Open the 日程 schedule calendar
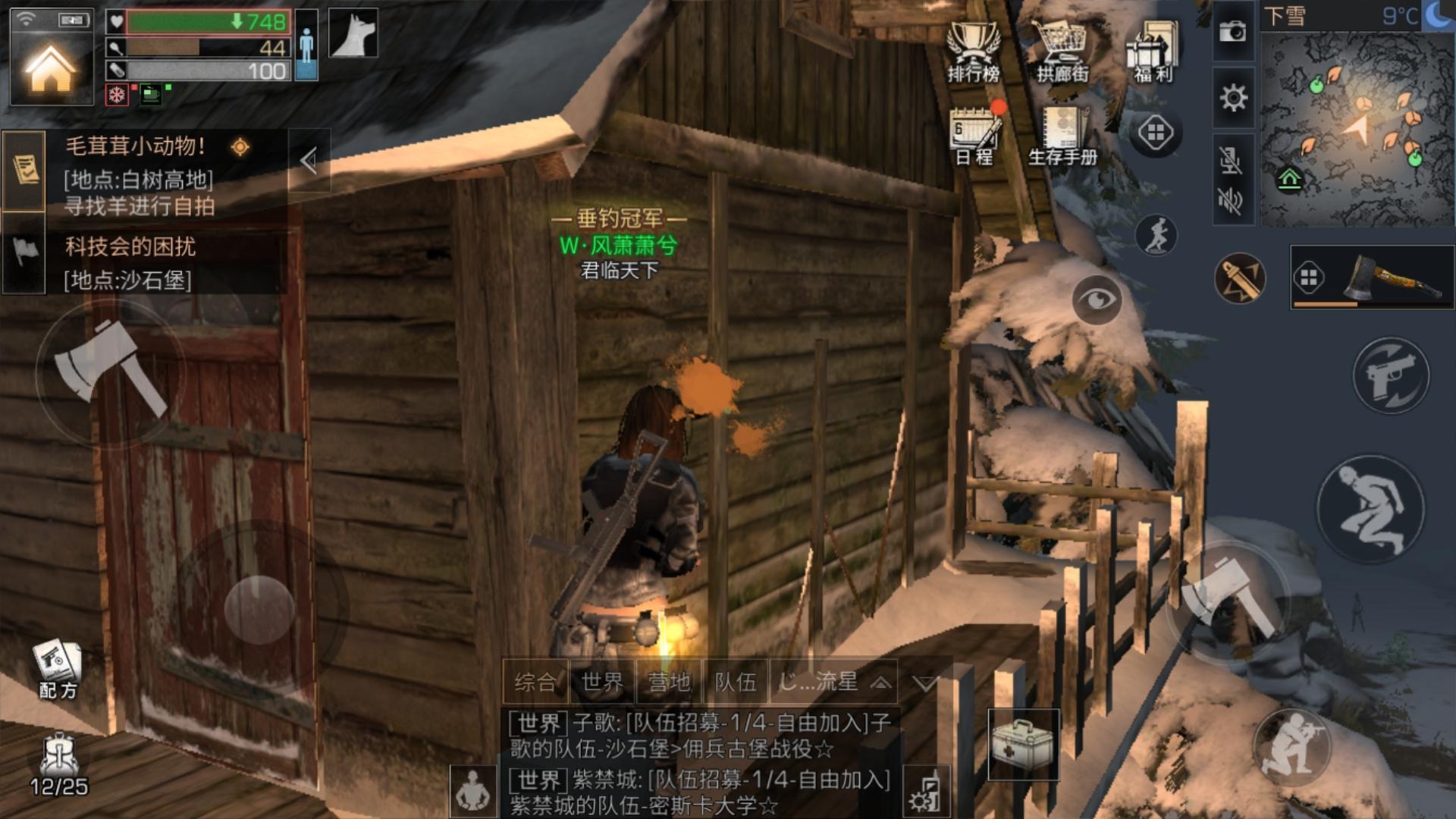Screen dimensions: 1456x819 coord(975,135)
